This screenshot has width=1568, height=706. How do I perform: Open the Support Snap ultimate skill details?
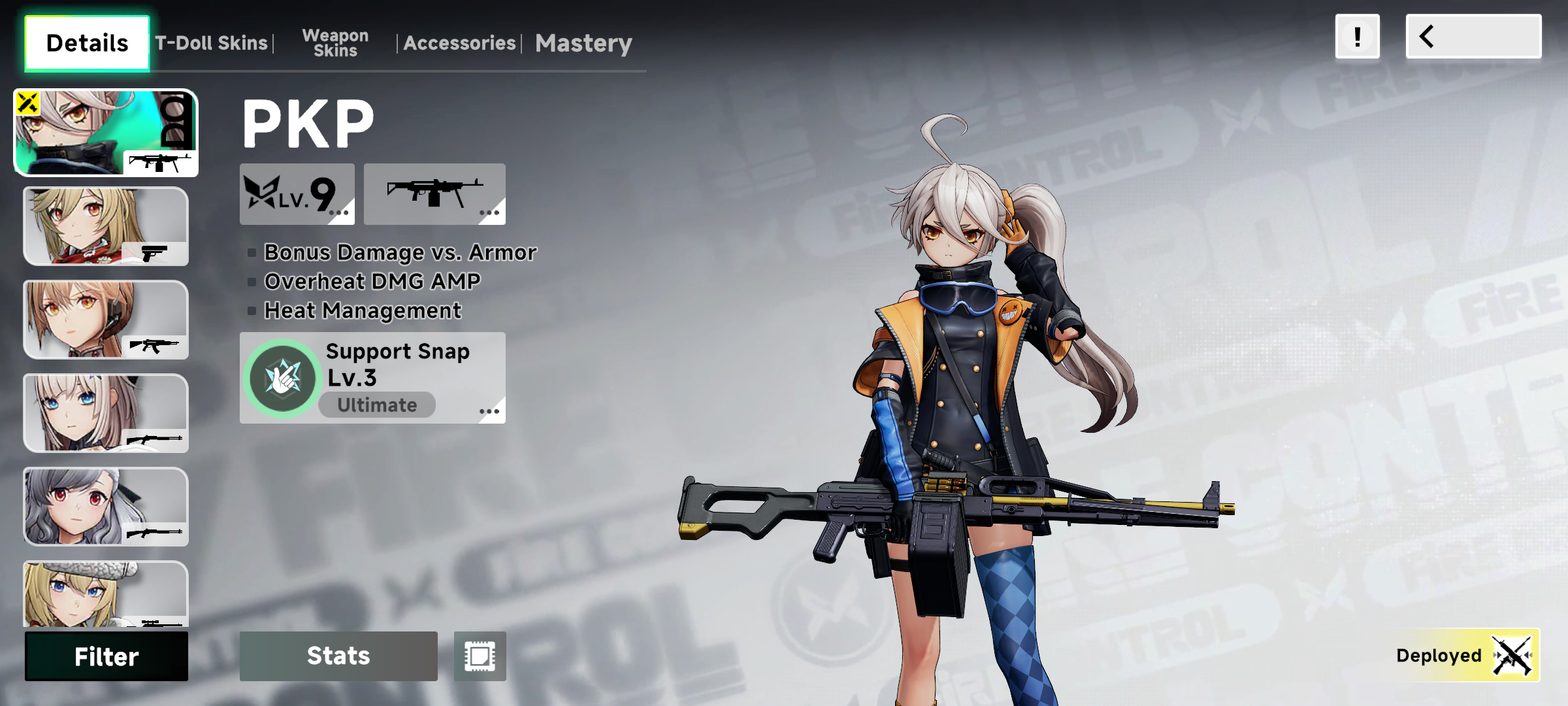(x=372, y=378)
